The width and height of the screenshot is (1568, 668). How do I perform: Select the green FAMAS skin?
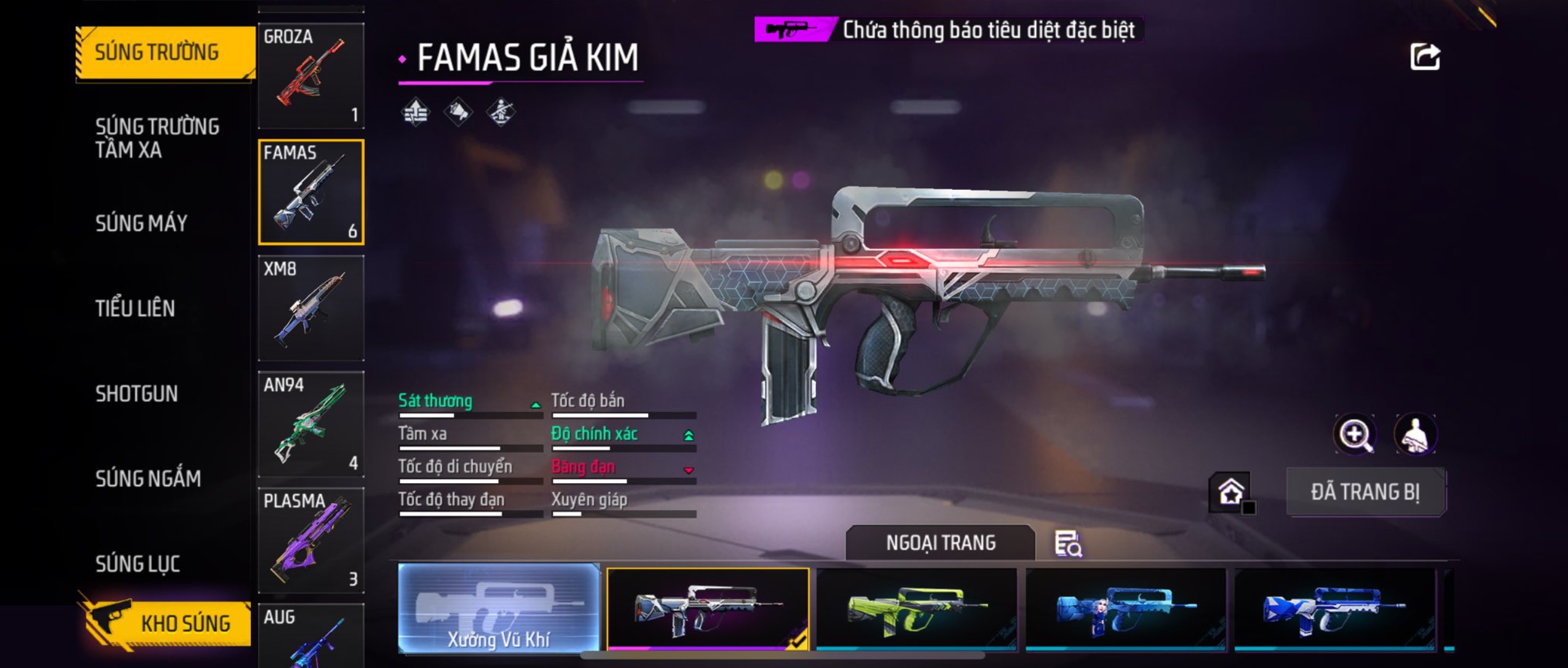click(x=916, y=608)
